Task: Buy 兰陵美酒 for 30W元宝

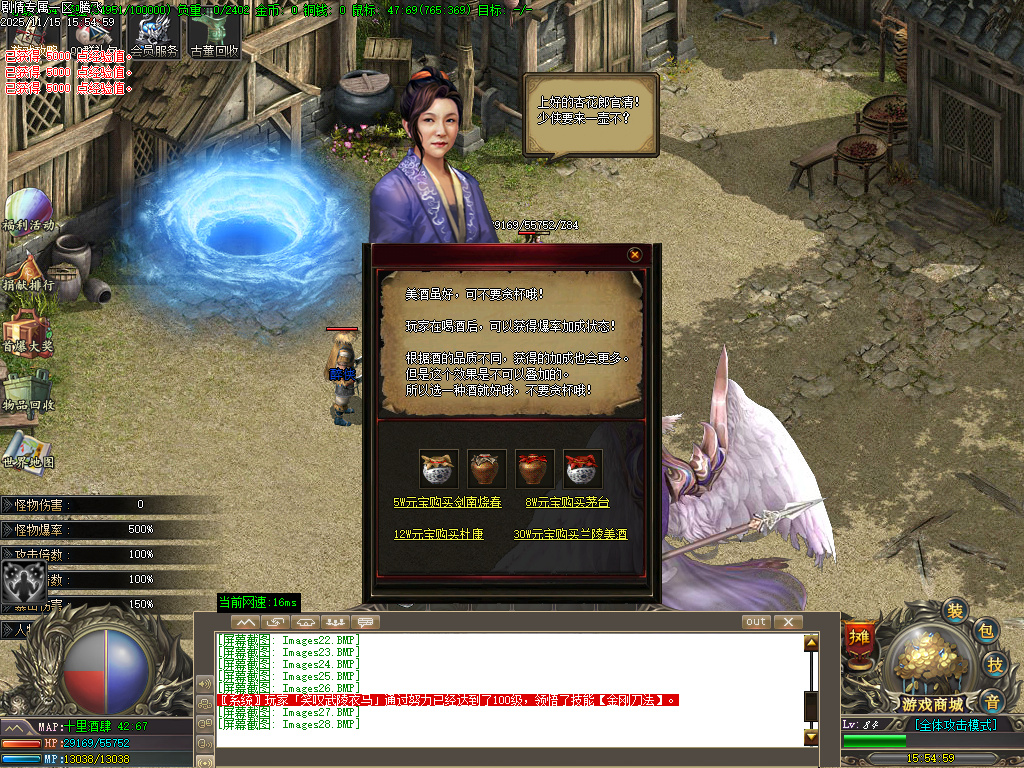Action: [570, 535]
